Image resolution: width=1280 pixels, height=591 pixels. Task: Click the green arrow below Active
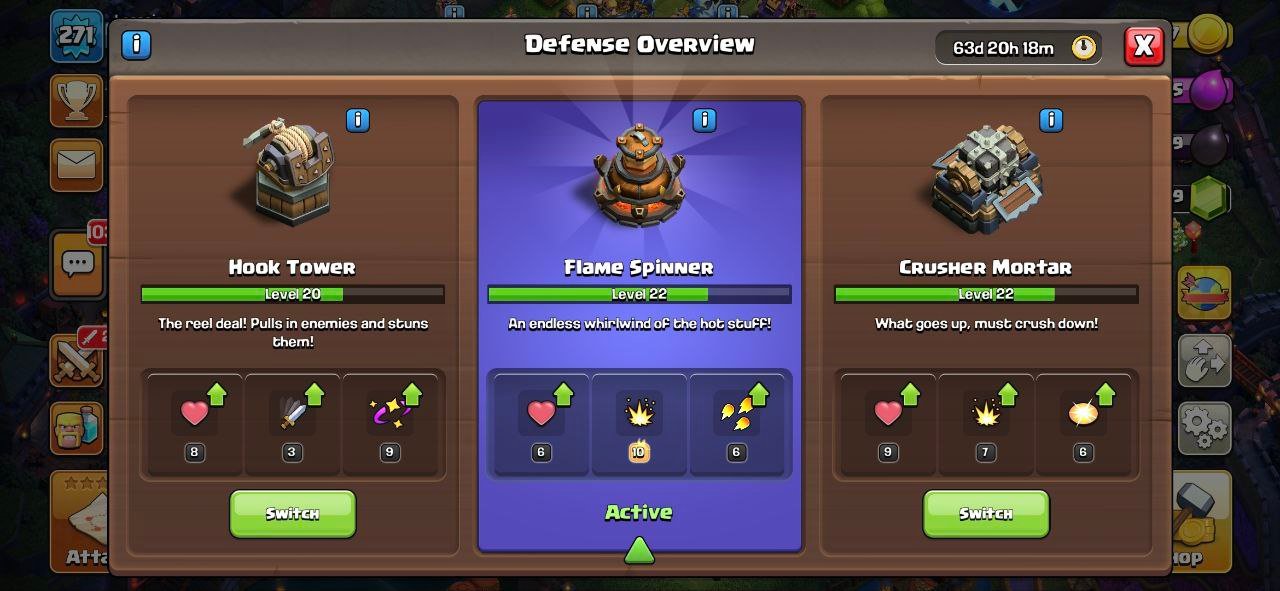(x=639, y=550)
